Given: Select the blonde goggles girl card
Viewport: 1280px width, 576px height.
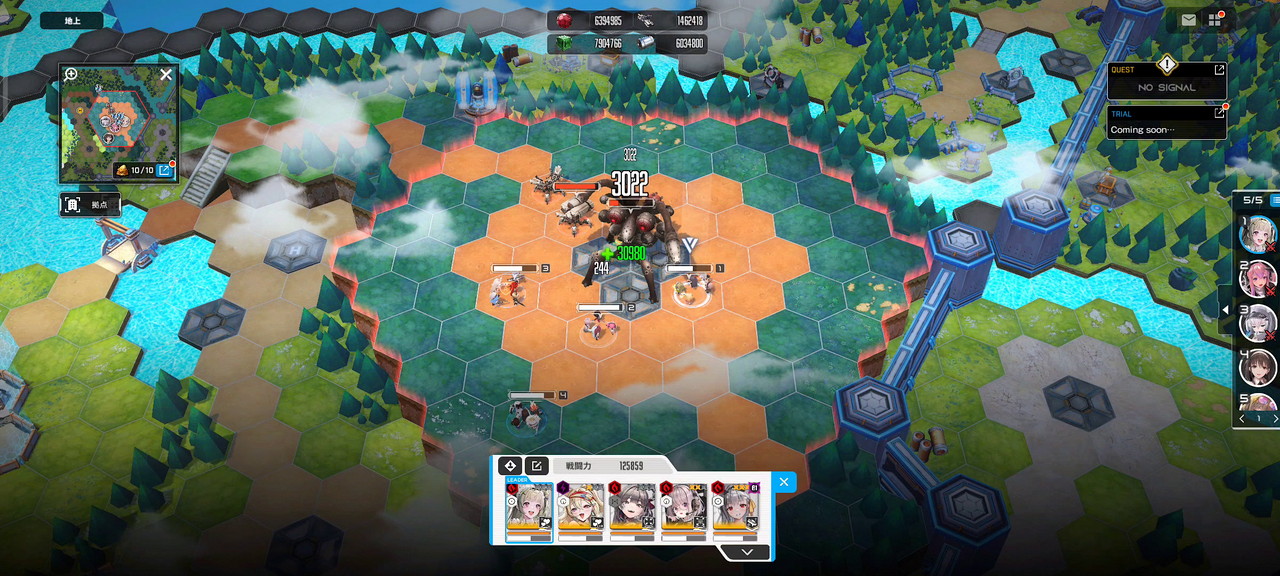Looking at the screenshot, I should coord(581,507).
